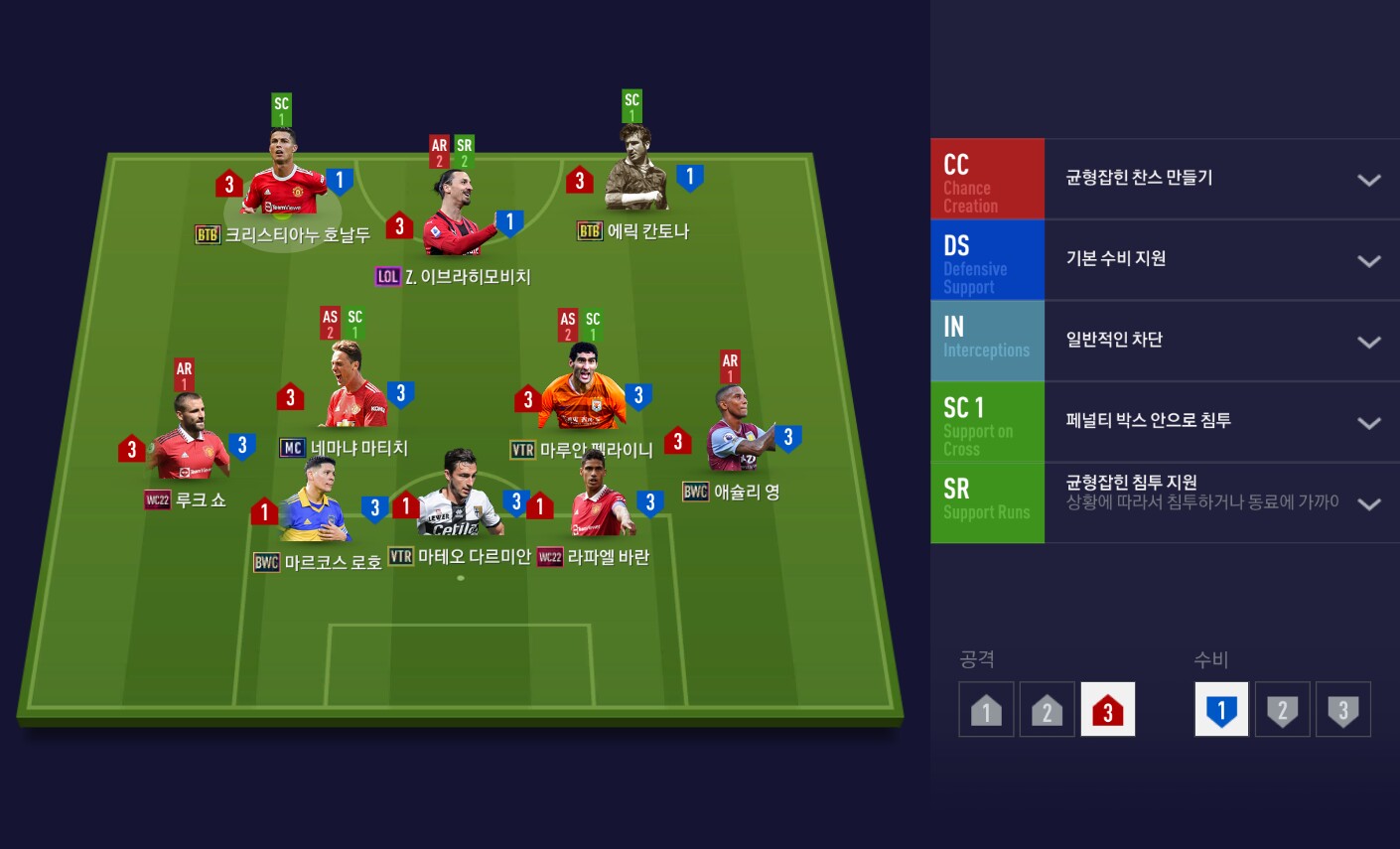Viewport: 1400px width, 849px height.
Task: Open the CC Chance Creation dropdown
Action: 1368,180
